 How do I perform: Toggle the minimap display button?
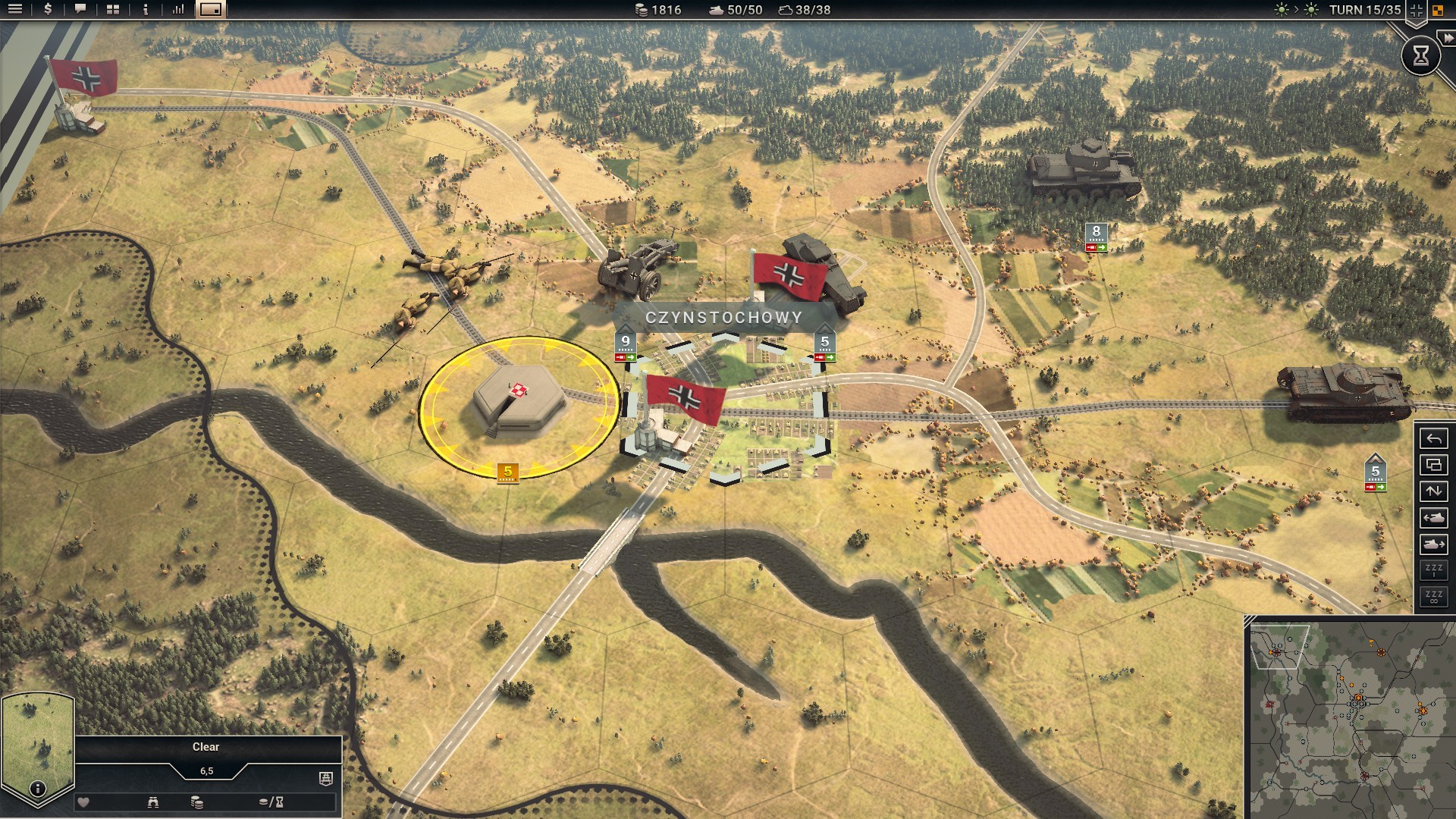click(211, 10)
